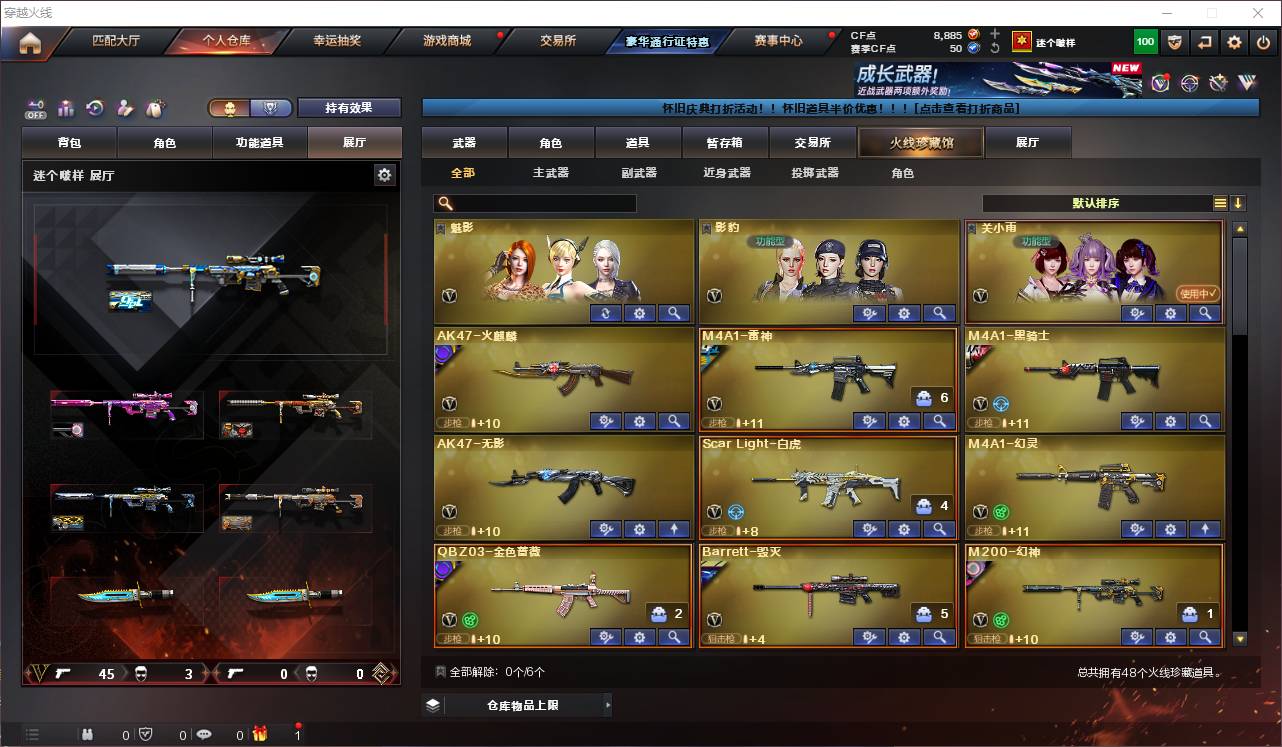Open the game settings gear icon
Image resolution: width=1282 pixels, height=747 pixels.
point(1235,41)
